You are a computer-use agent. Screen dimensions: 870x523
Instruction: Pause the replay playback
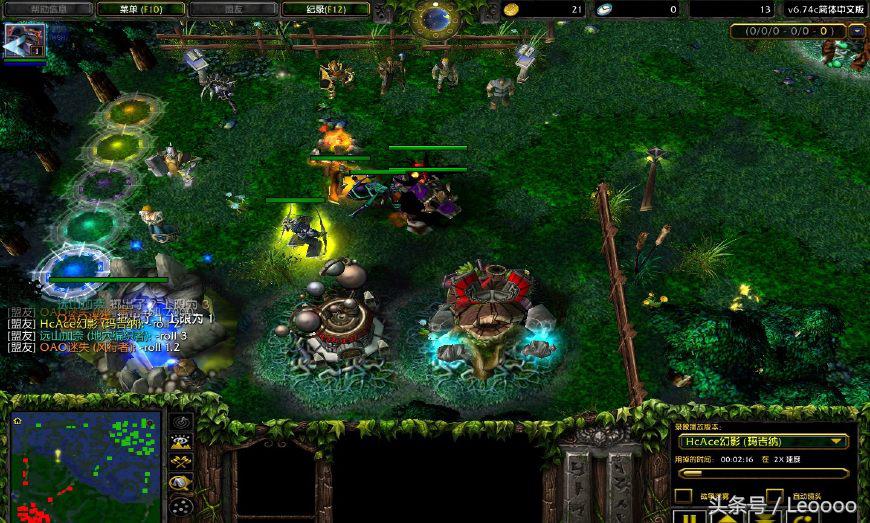[x=687, y=518]
